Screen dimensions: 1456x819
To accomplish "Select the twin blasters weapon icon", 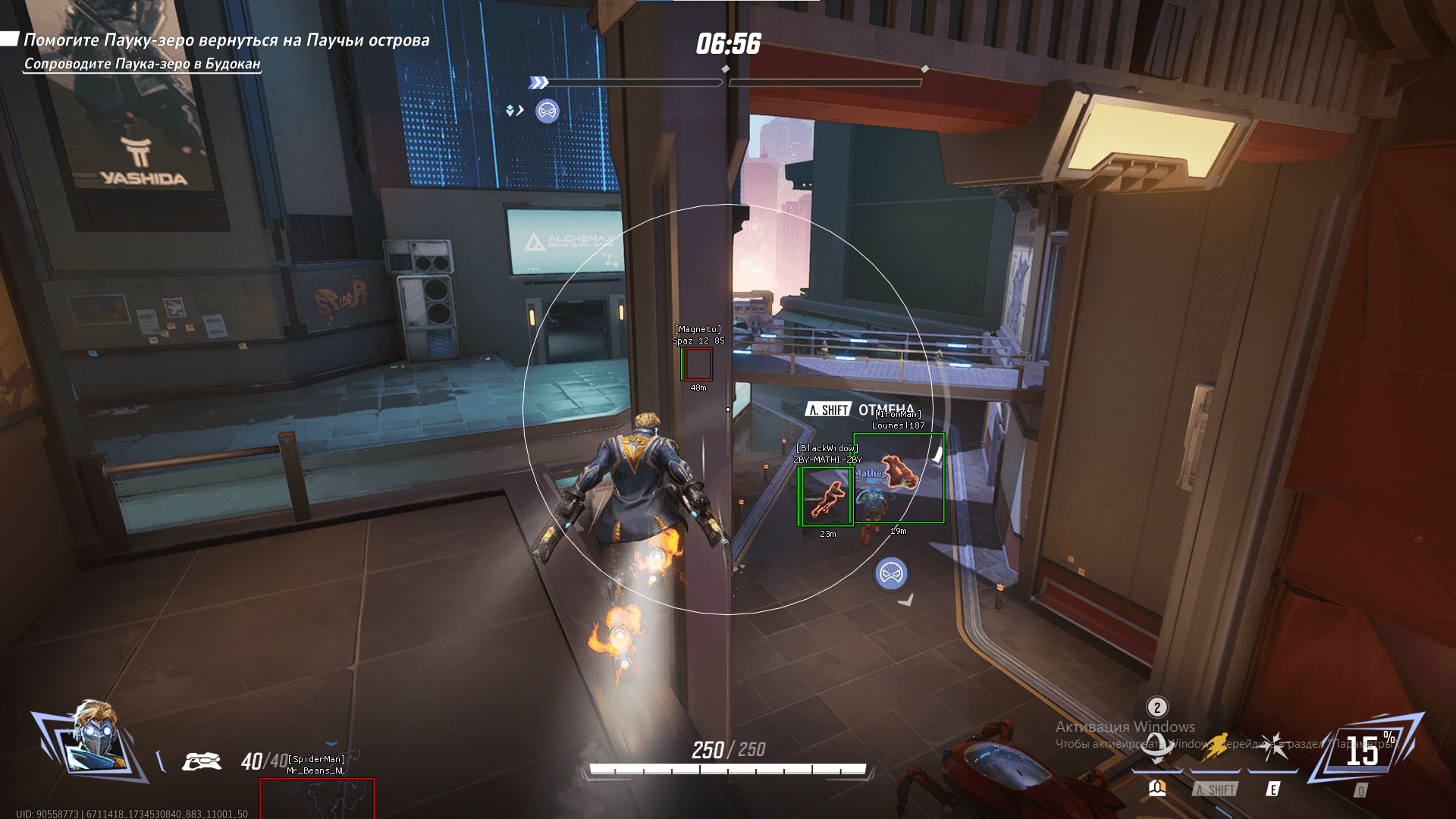I will tap(202, 761).
